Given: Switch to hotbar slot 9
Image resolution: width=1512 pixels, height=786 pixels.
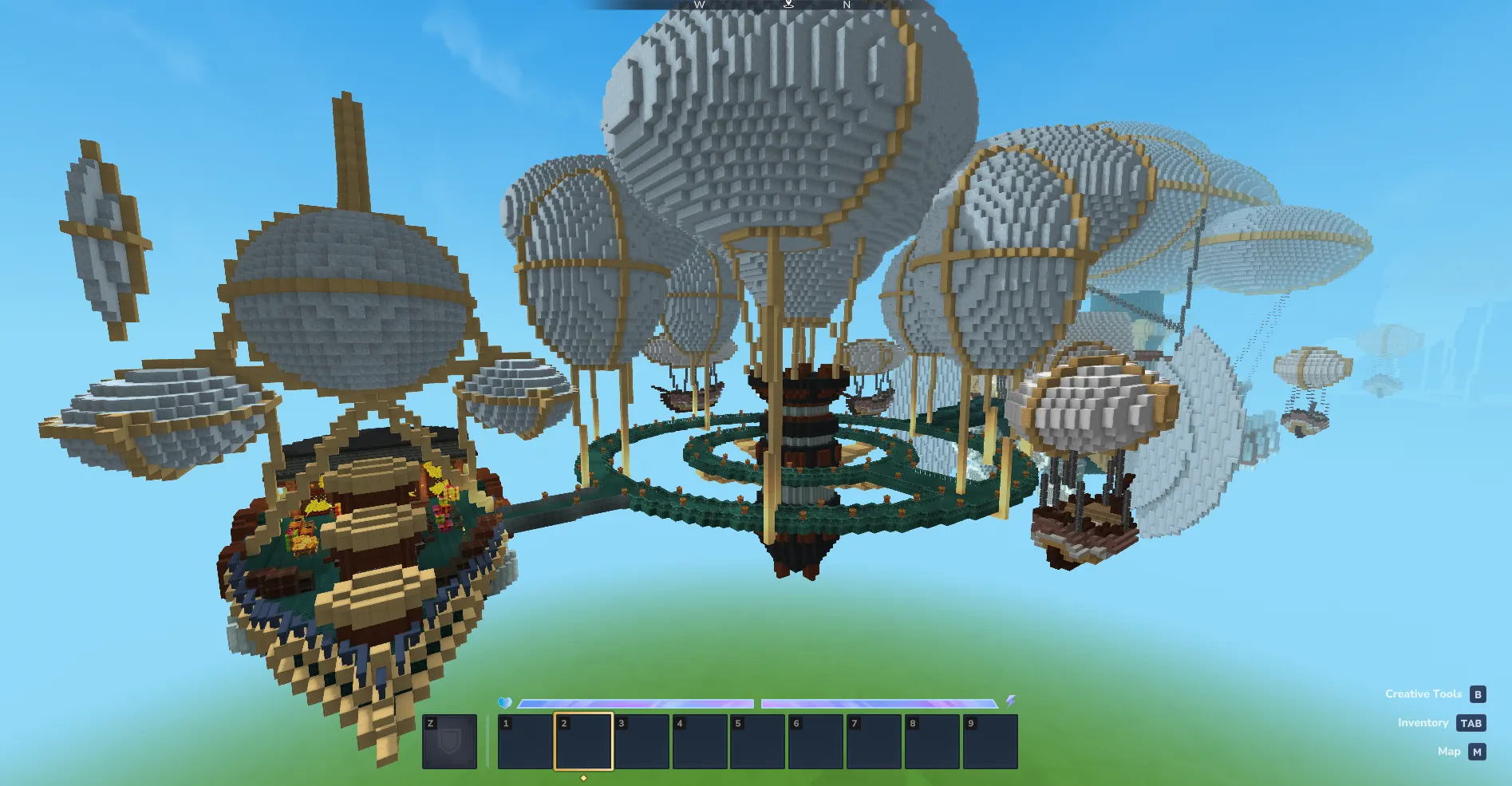Looking at the screenshot, I should point(990,742).
